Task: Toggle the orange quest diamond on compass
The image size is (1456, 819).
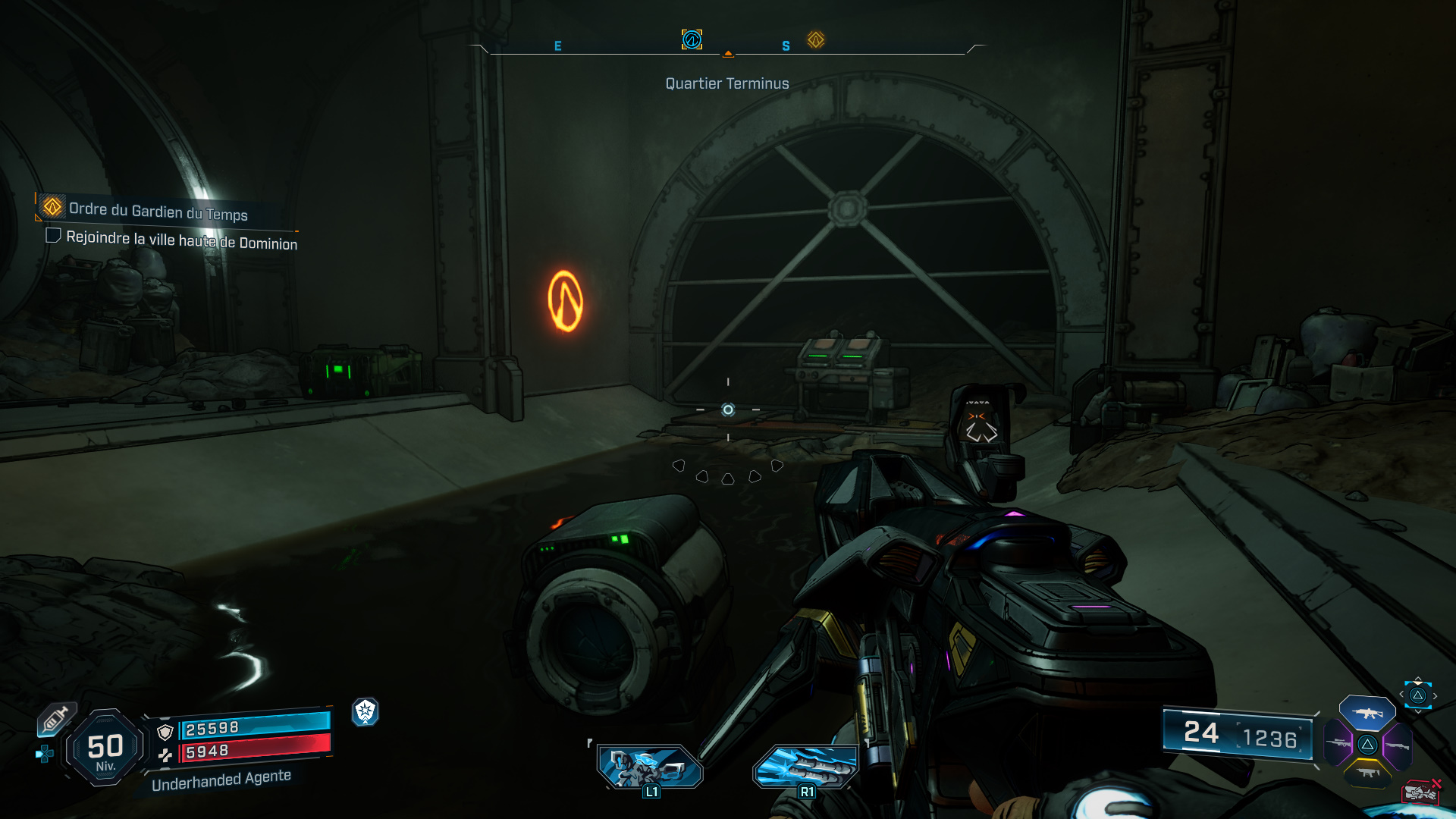Action: 815,40
